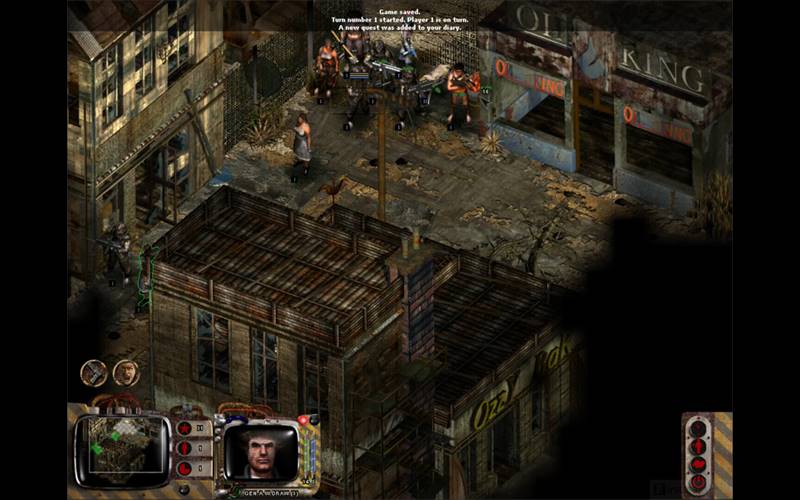This screenshot has height=500, width=800.
Task: Click the red clock button beside minimap
Action: [x=184, y=468]
